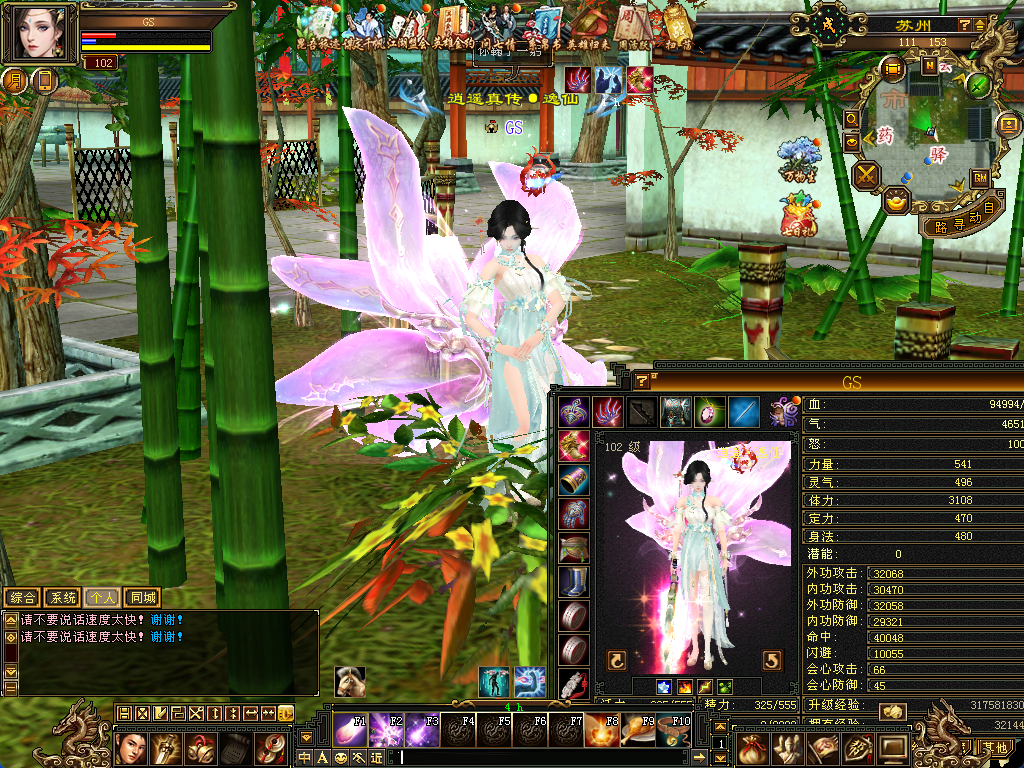Click the 自动寻路 auto-pathfinding button

coord(963,218)
